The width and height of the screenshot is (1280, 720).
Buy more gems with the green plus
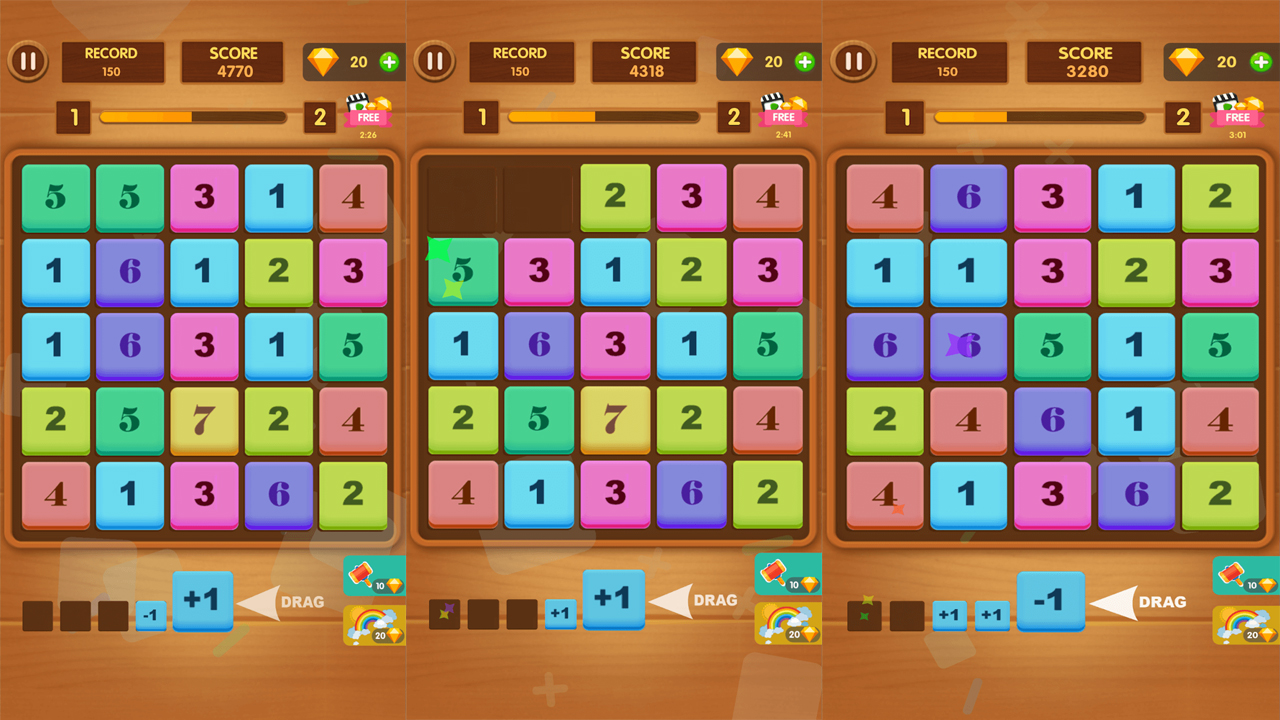click(x=390, y=60)
